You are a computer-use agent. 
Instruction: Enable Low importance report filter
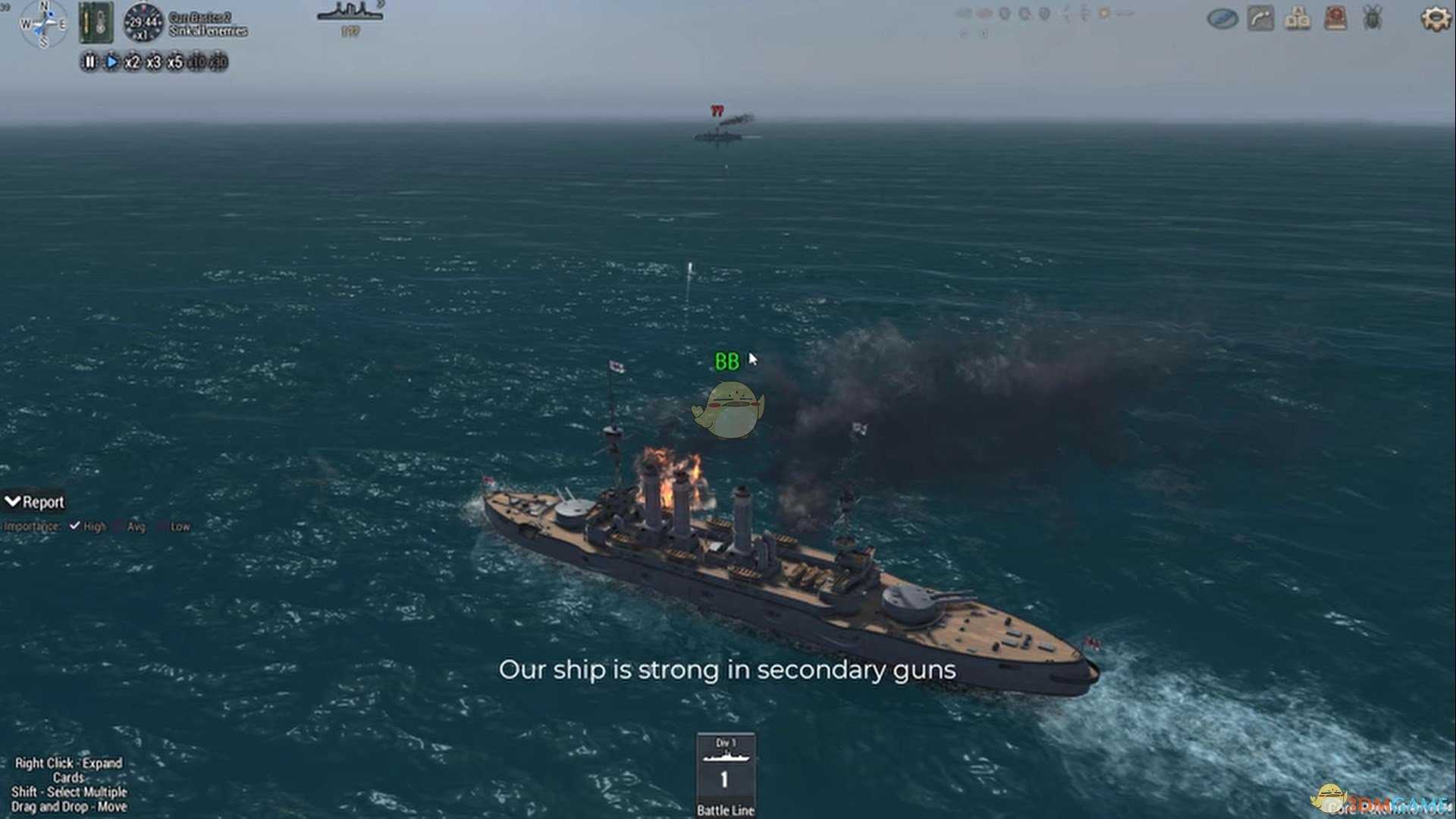pyautogui.click(x=163, y=526)
